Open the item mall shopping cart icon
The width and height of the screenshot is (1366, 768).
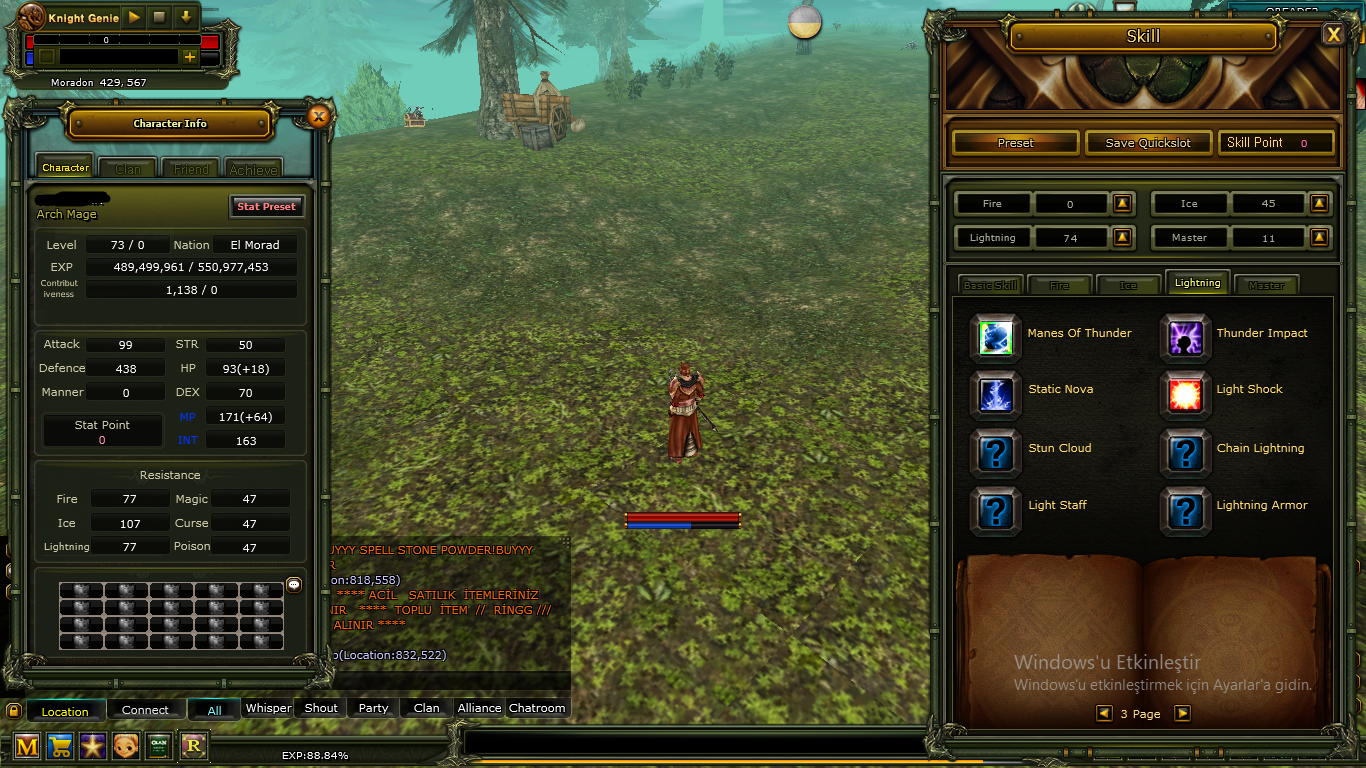60,746
